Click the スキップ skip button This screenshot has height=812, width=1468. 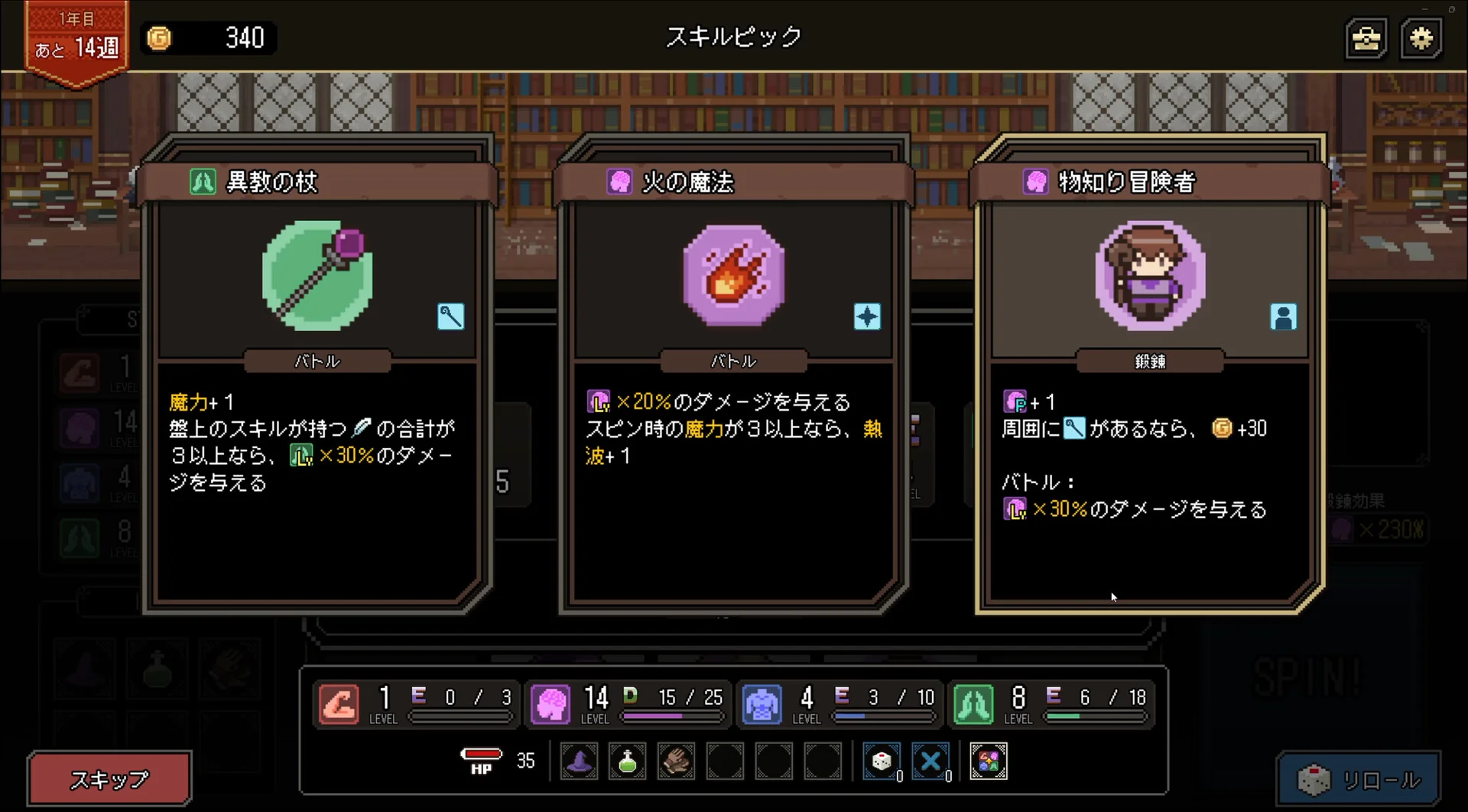point(109,779)
